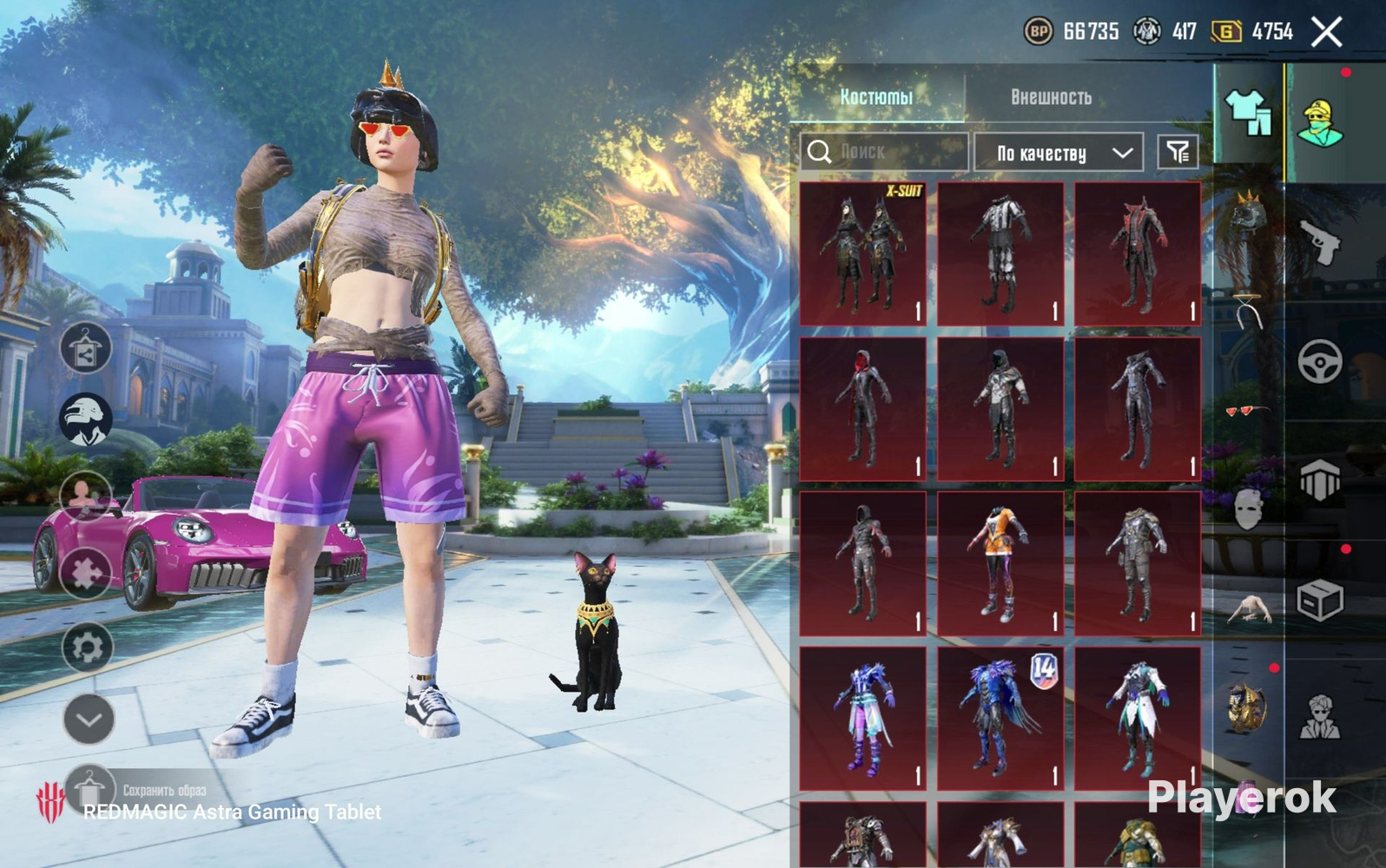This screenshot has height=868, width=1386.
Task: Switch to the weapon skins pistol icon
Action: point(1319,241)
